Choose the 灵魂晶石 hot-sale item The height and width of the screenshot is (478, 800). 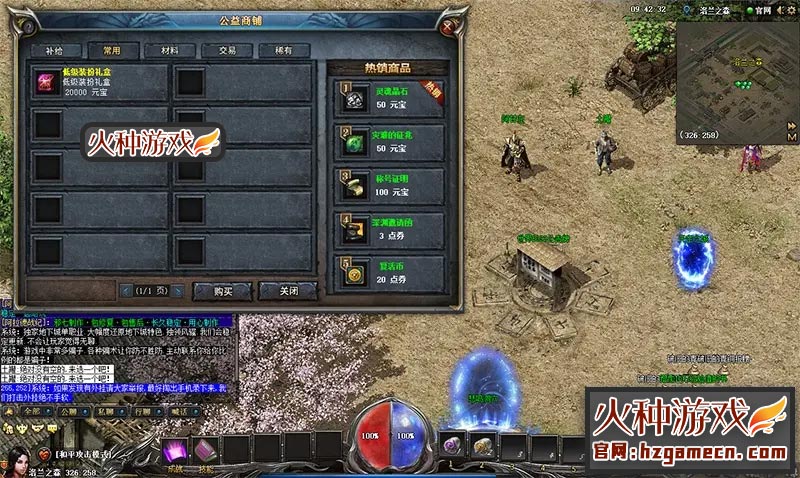point(385,99)
